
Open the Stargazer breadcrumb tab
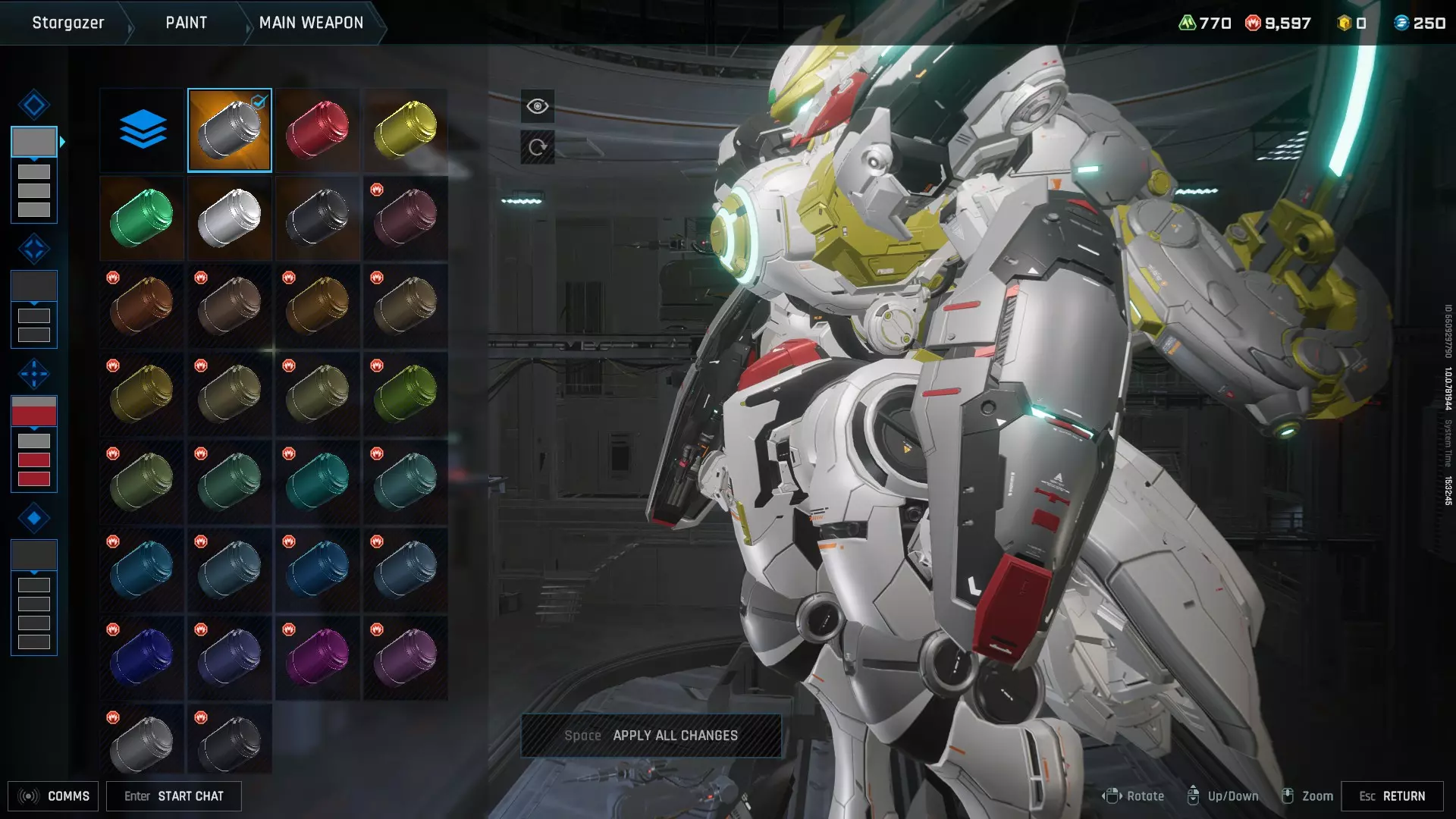[x=67, y=23]
